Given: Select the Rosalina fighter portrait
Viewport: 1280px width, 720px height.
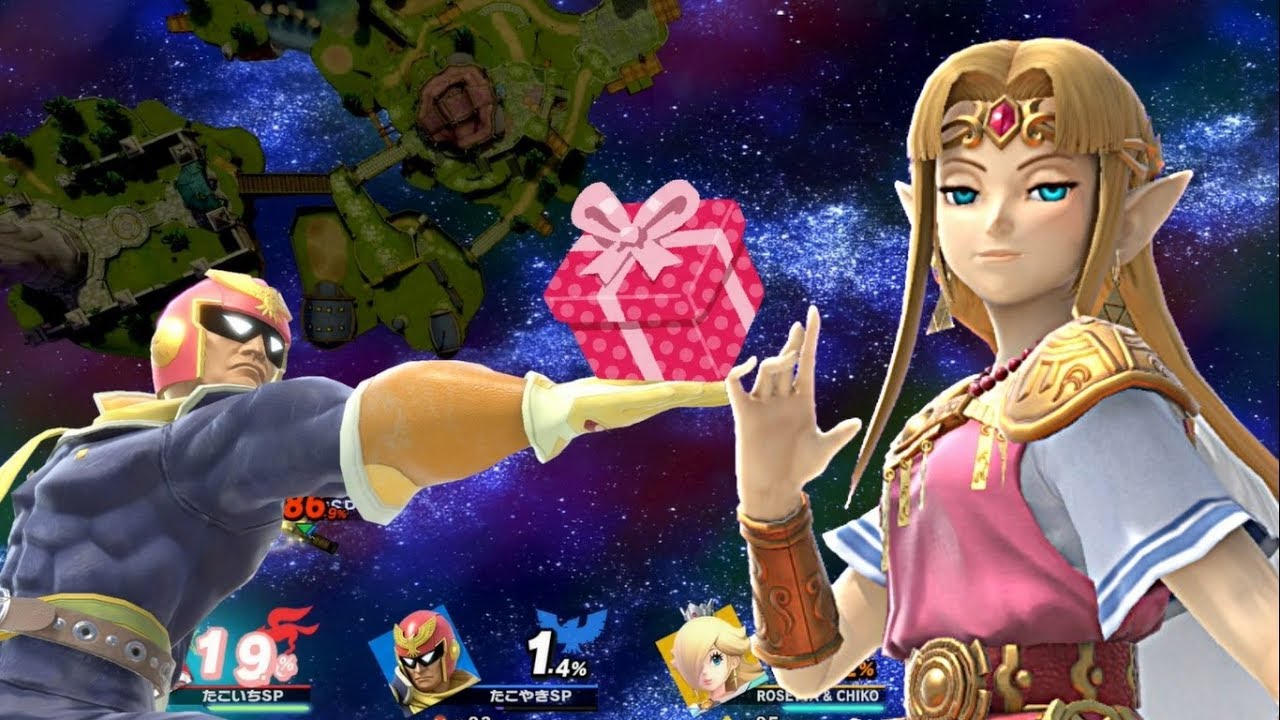Looking at the screenshot, I should 706,655.
